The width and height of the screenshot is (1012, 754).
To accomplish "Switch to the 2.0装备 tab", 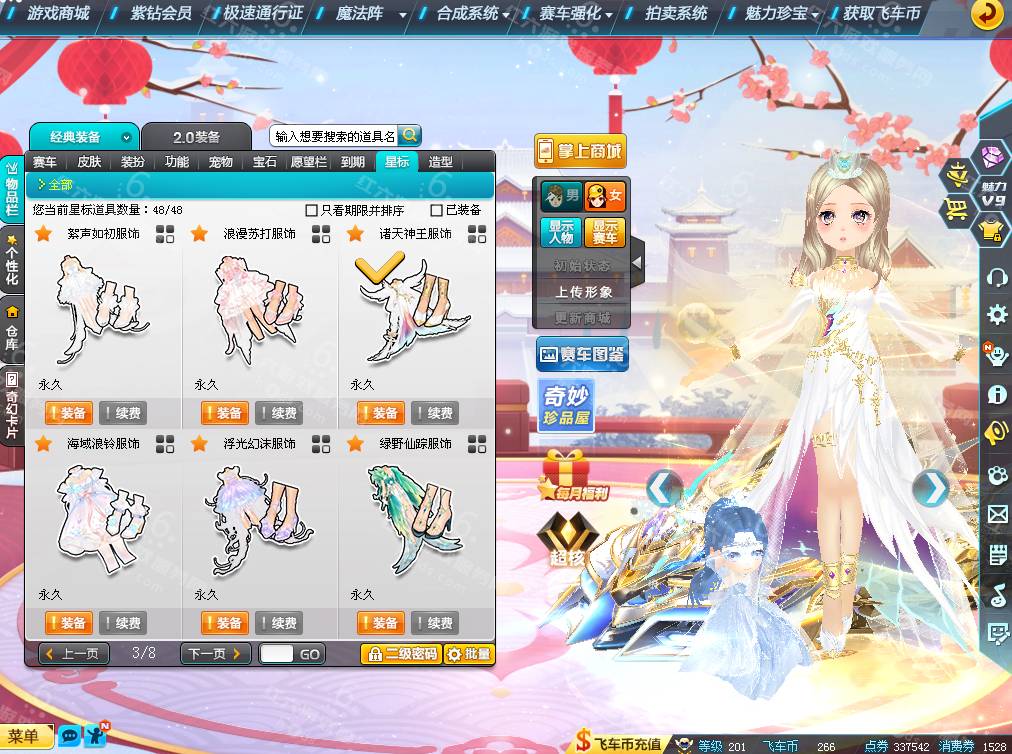I will pos(196,137).
